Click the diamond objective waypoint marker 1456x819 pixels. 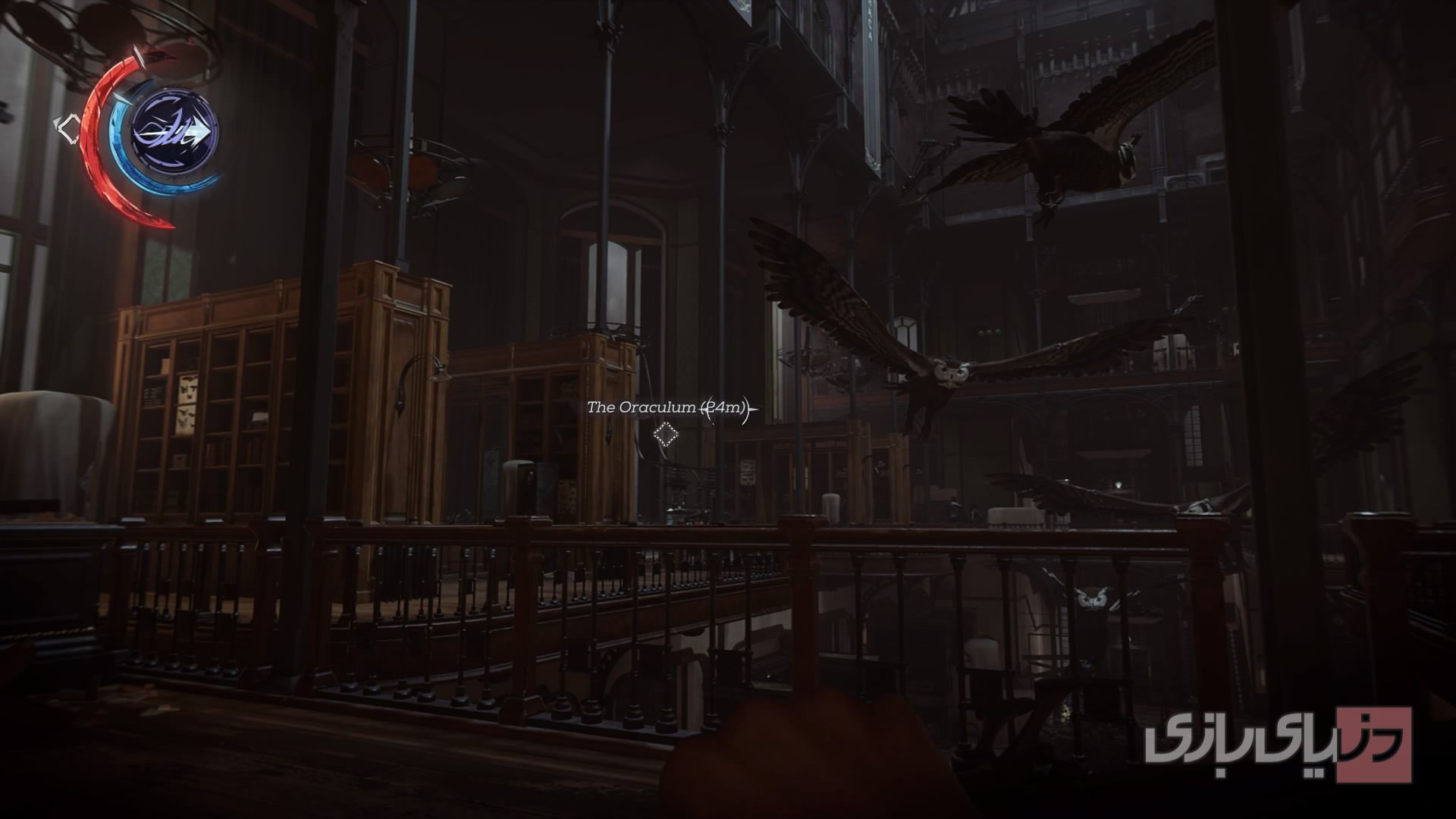click(667, 434)
